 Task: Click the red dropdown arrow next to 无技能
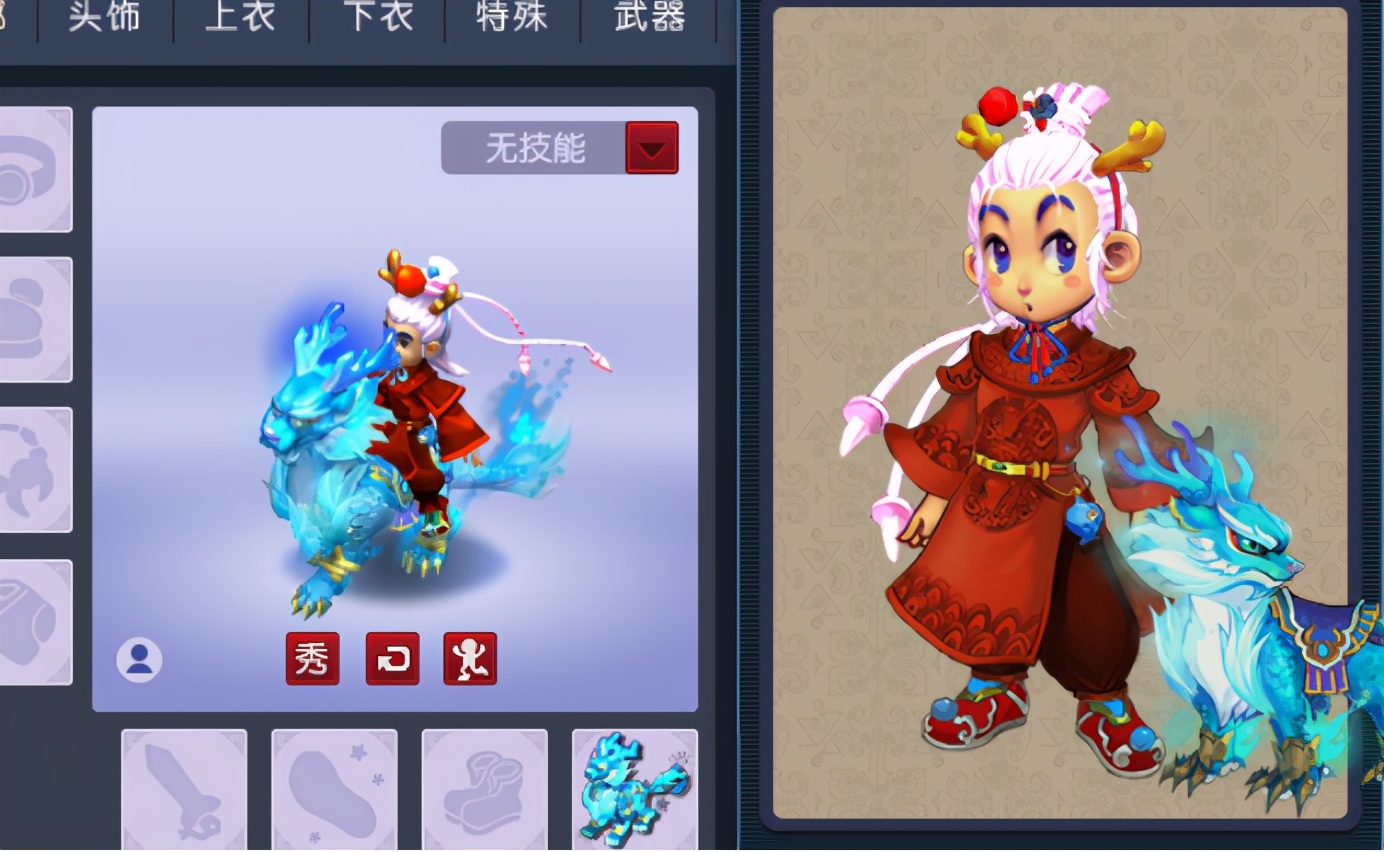pos(652,147)
